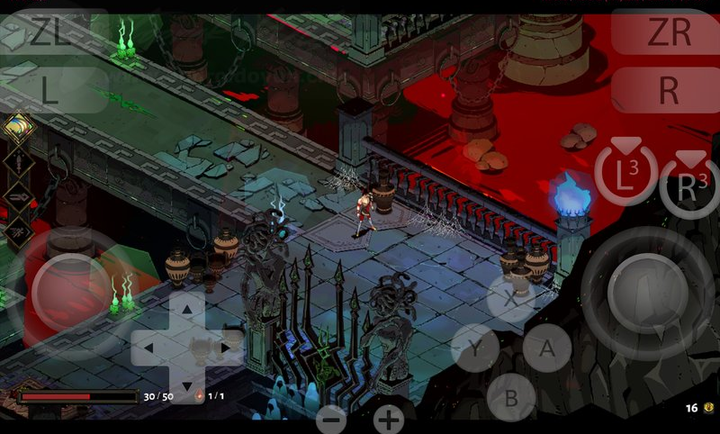Select the golden boon icon
720x434 pixels.
point(17,127)
